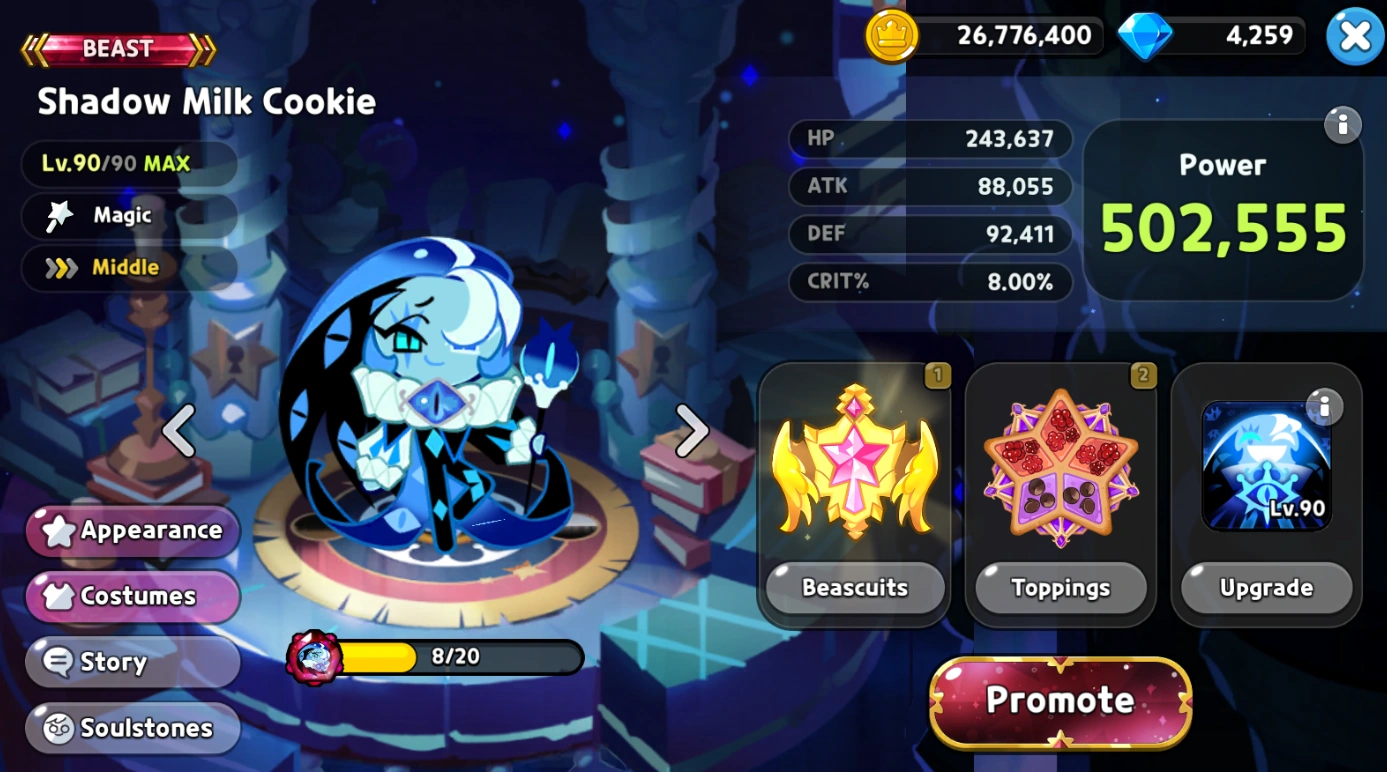
Task: Click the right arrow to view next cookie
Action: point(690,430)
